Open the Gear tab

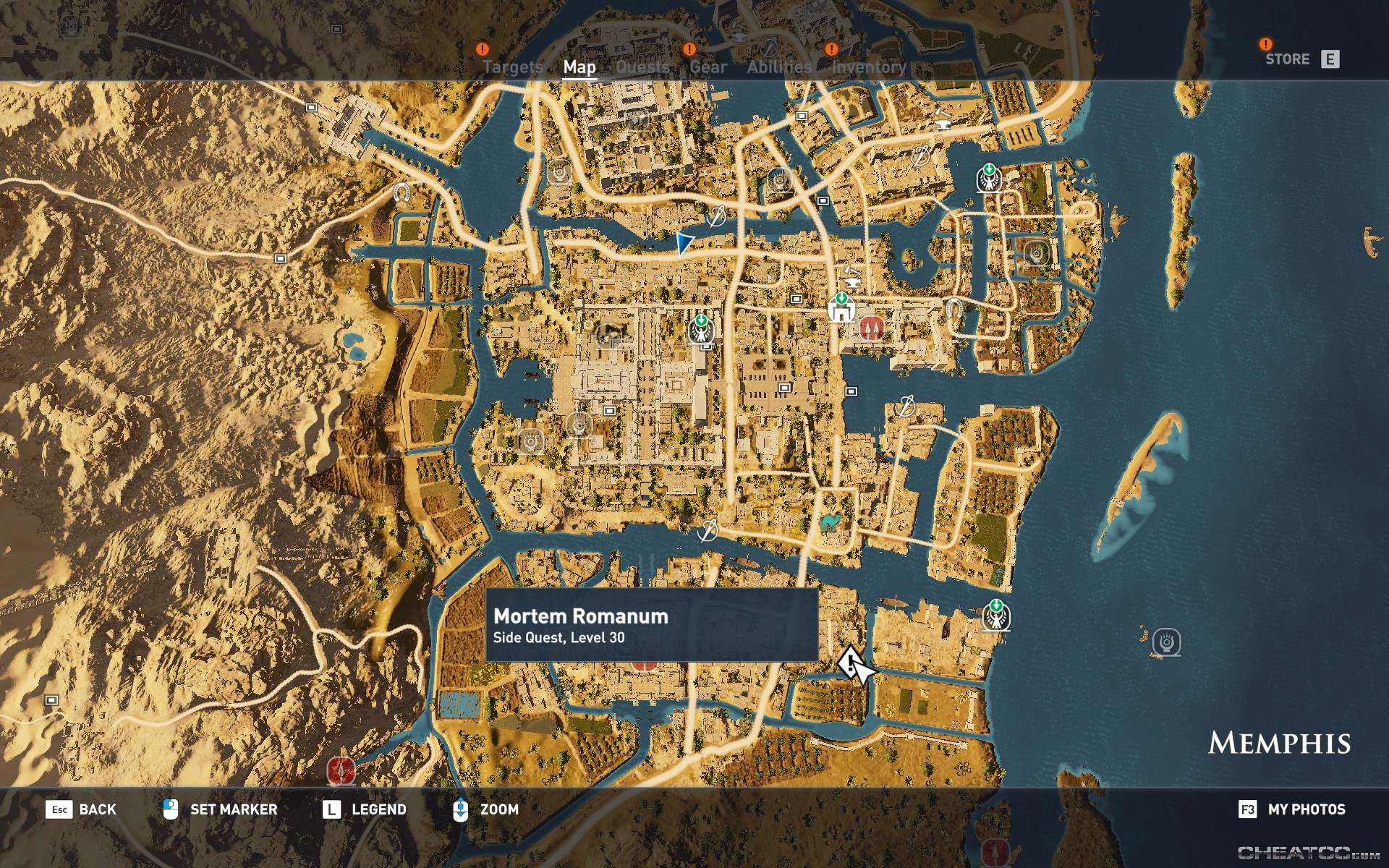[x=707, y=67]
